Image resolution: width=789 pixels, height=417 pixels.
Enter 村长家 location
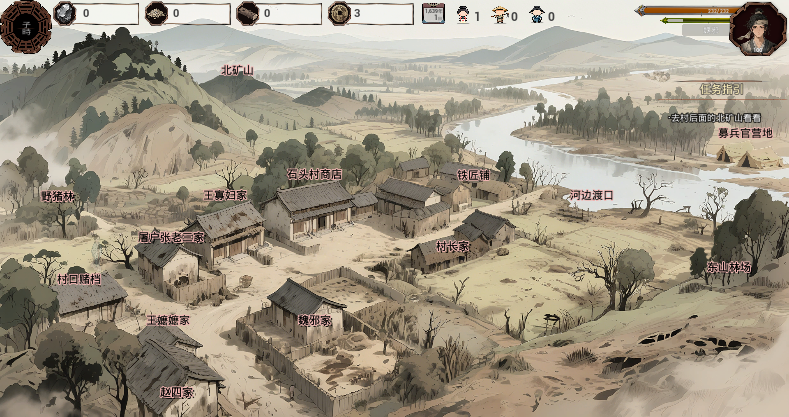(x=453, y=246)
